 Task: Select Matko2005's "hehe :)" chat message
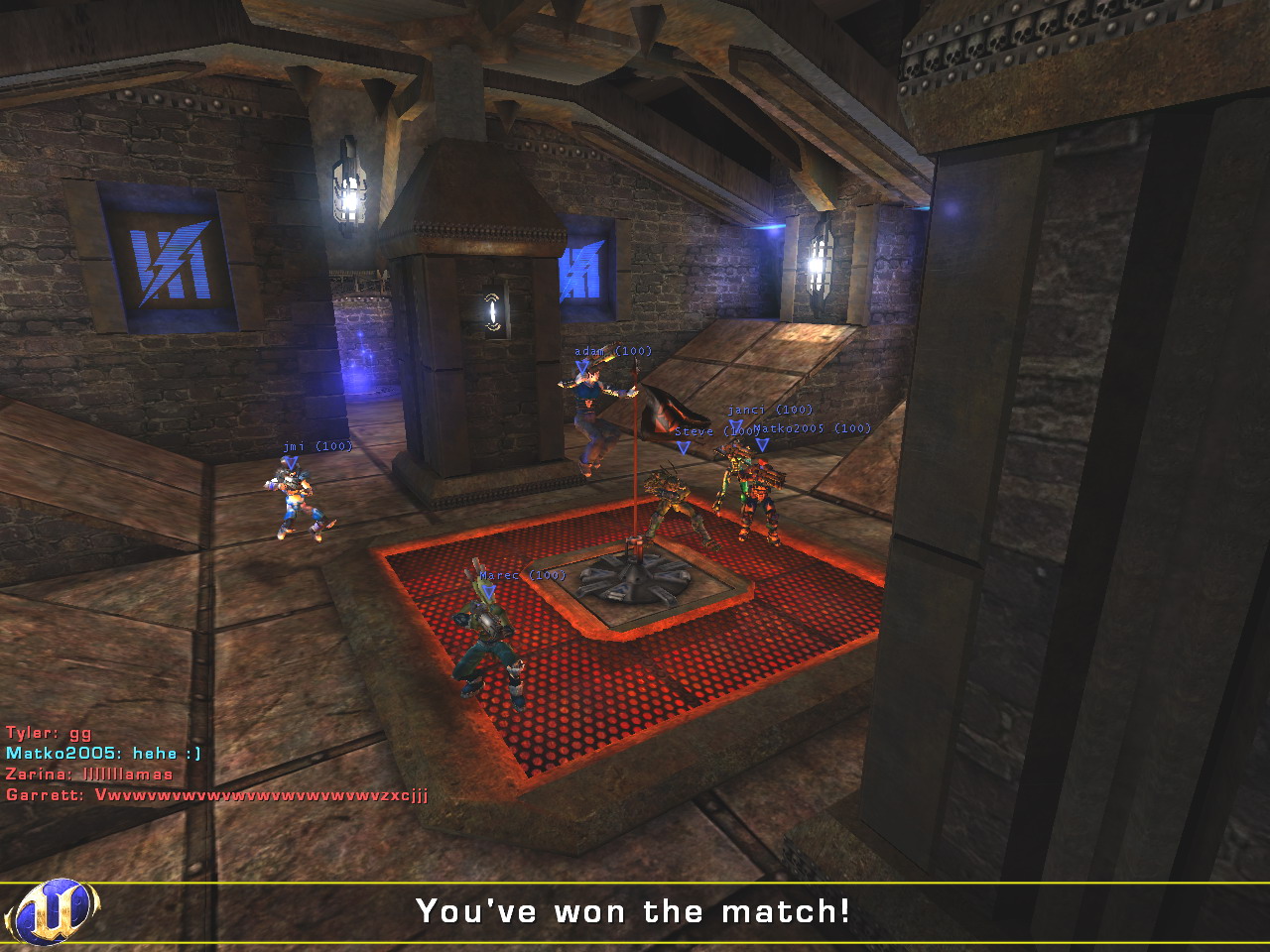click(x=103, y=754)
